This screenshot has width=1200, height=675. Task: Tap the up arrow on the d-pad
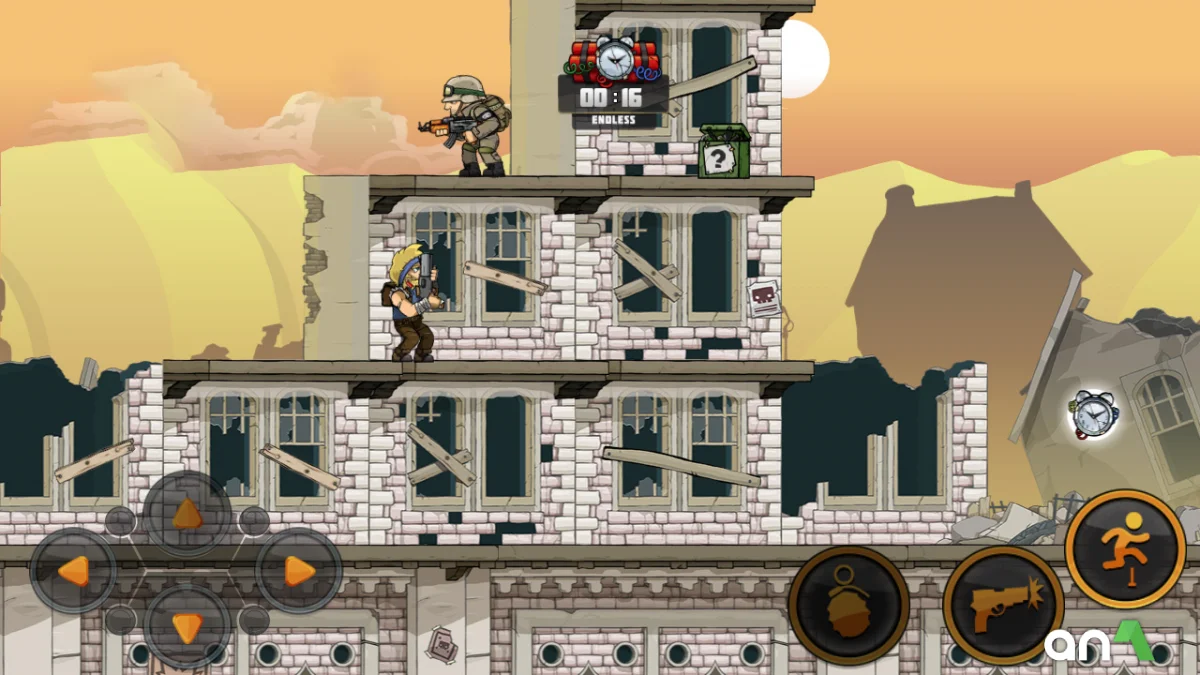187,515
